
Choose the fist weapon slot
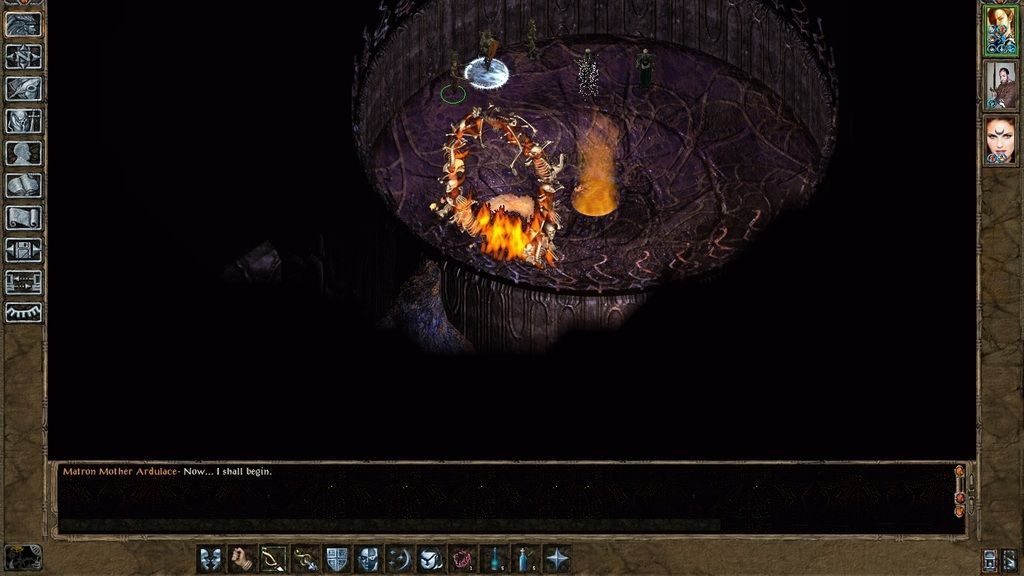[x=241, y=558]
